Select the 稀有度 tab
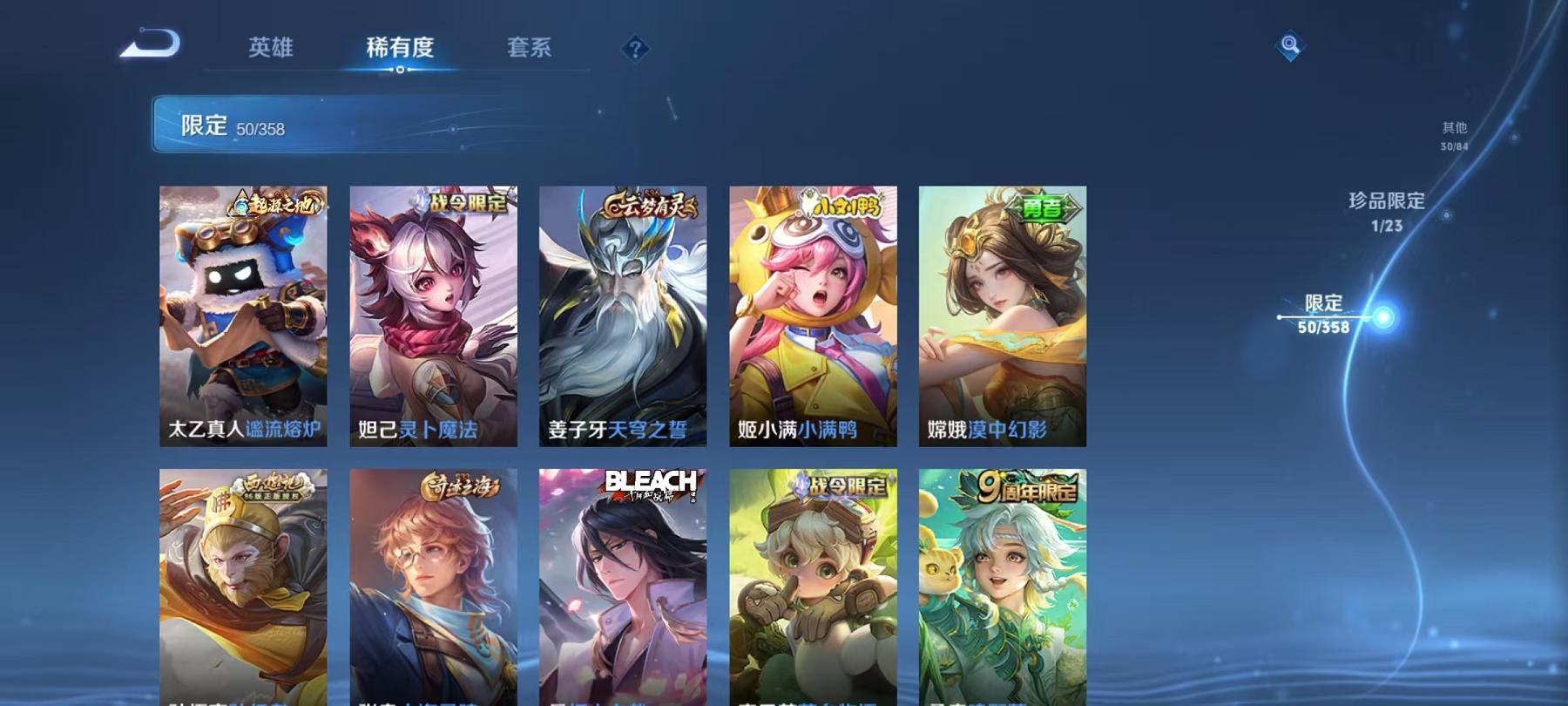Image resolution: width=1568 pixels, height=706 pixels. 402,50
